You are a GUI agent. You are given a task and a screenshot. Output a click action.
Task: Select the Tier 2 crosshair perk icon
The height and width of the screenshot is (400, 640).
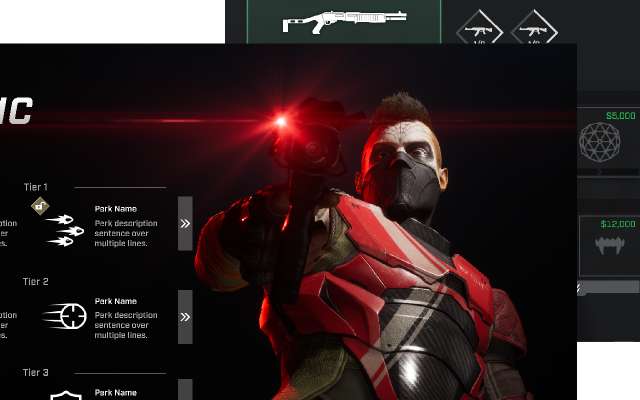[x=65, y=316]
